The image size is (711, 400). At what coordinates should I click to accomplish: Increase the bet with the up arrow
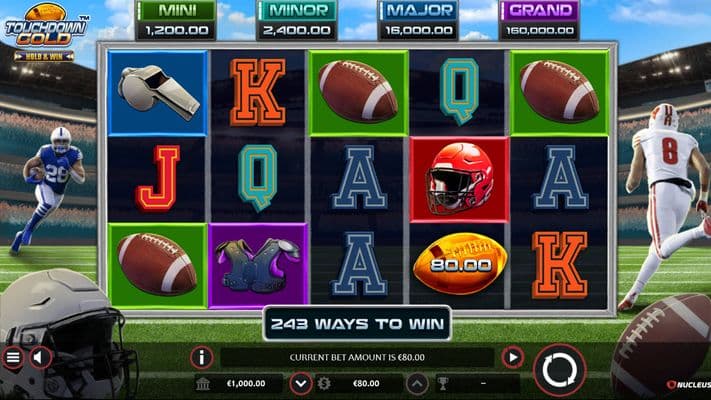point(418,383)
